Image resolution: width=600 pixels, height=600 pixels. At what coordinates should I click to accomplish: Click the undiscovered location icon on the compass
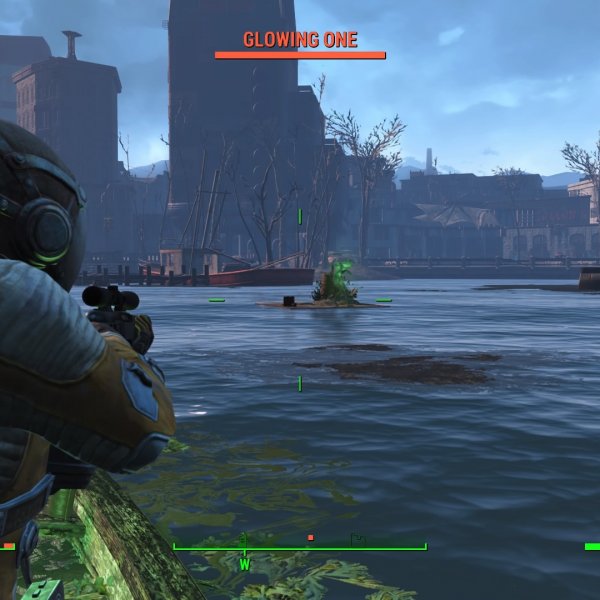(358, 539)
